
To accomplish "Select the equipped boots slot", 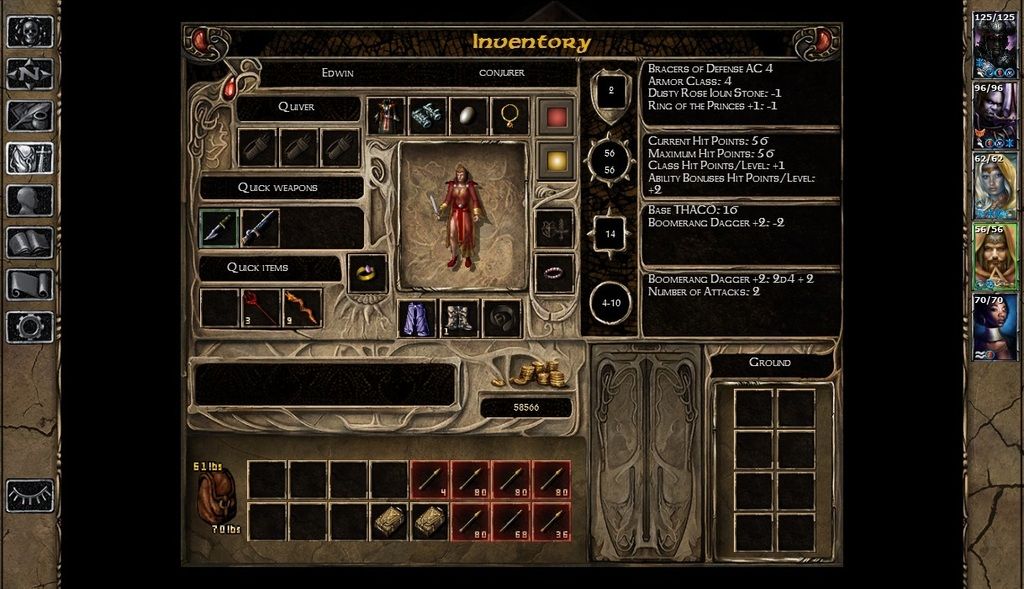I will pos(460,319).
